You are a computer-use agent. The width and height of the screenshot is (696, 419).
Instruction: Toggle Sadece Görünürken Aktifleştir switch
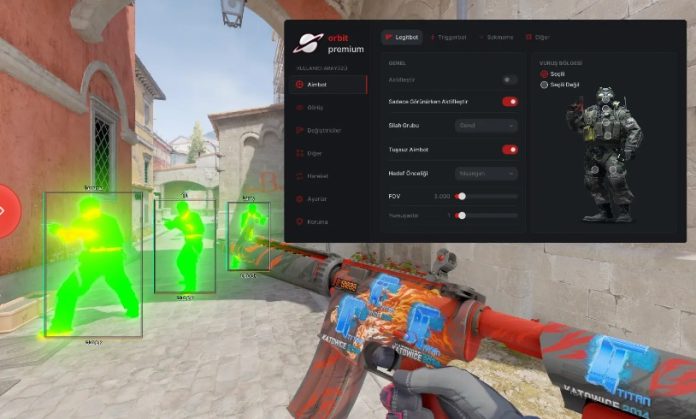point(510,101)
